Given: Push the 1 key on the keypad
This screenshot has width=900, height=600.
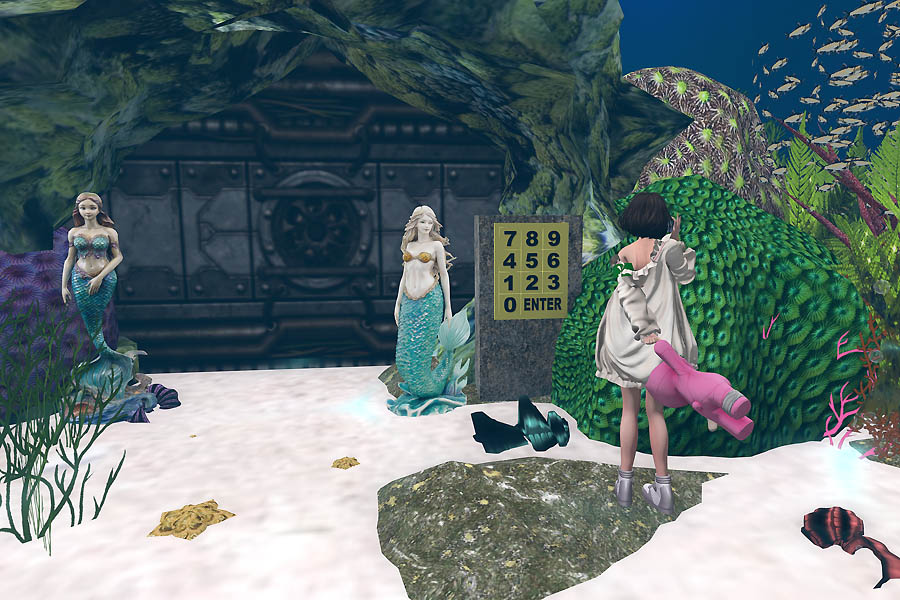Looking at the screenshot, I should [511, 282].
